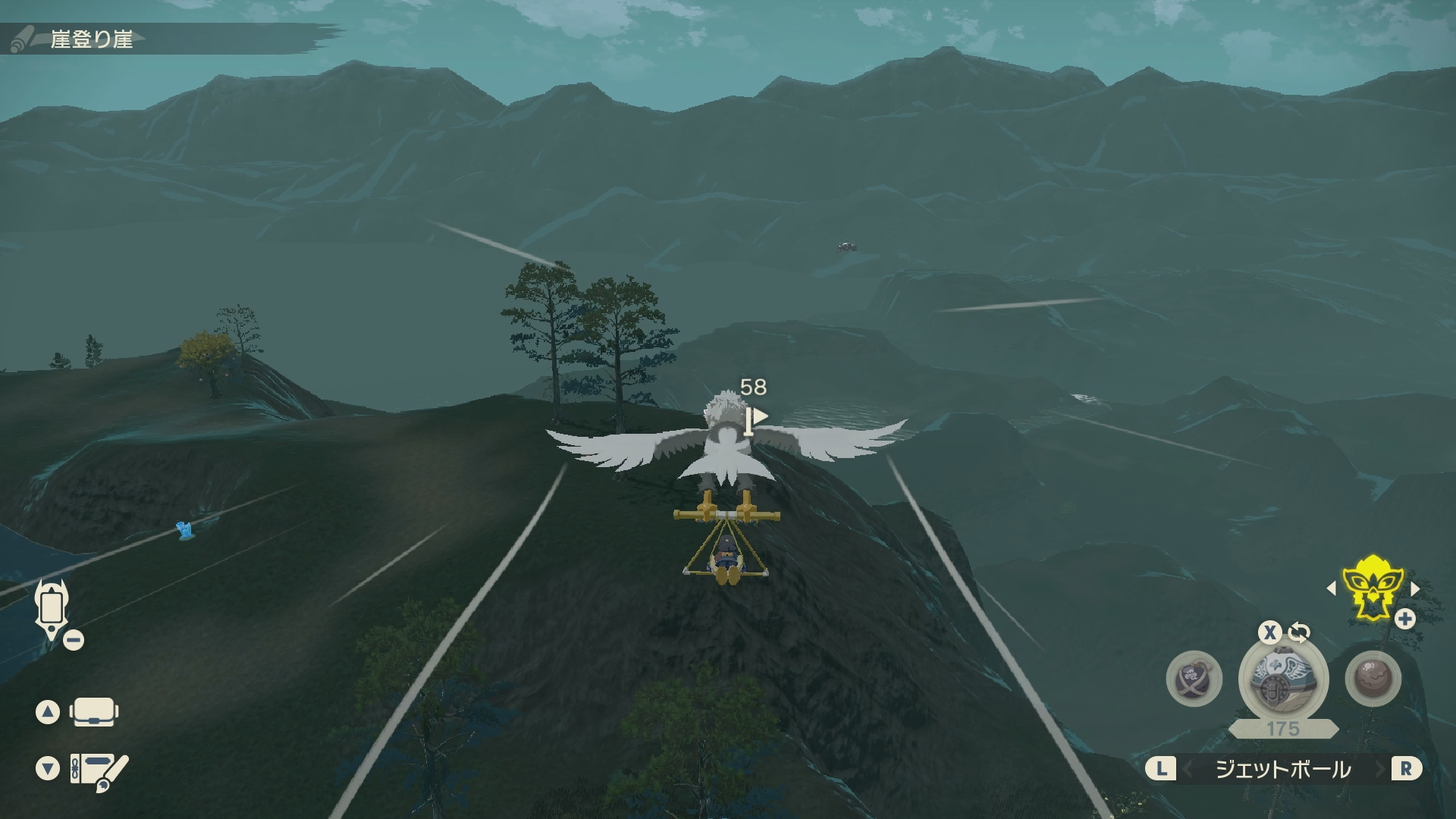Click the 崖登り崖 location banner
The height and width of the screenshot is (819, 1456).
tap(92, 39)
